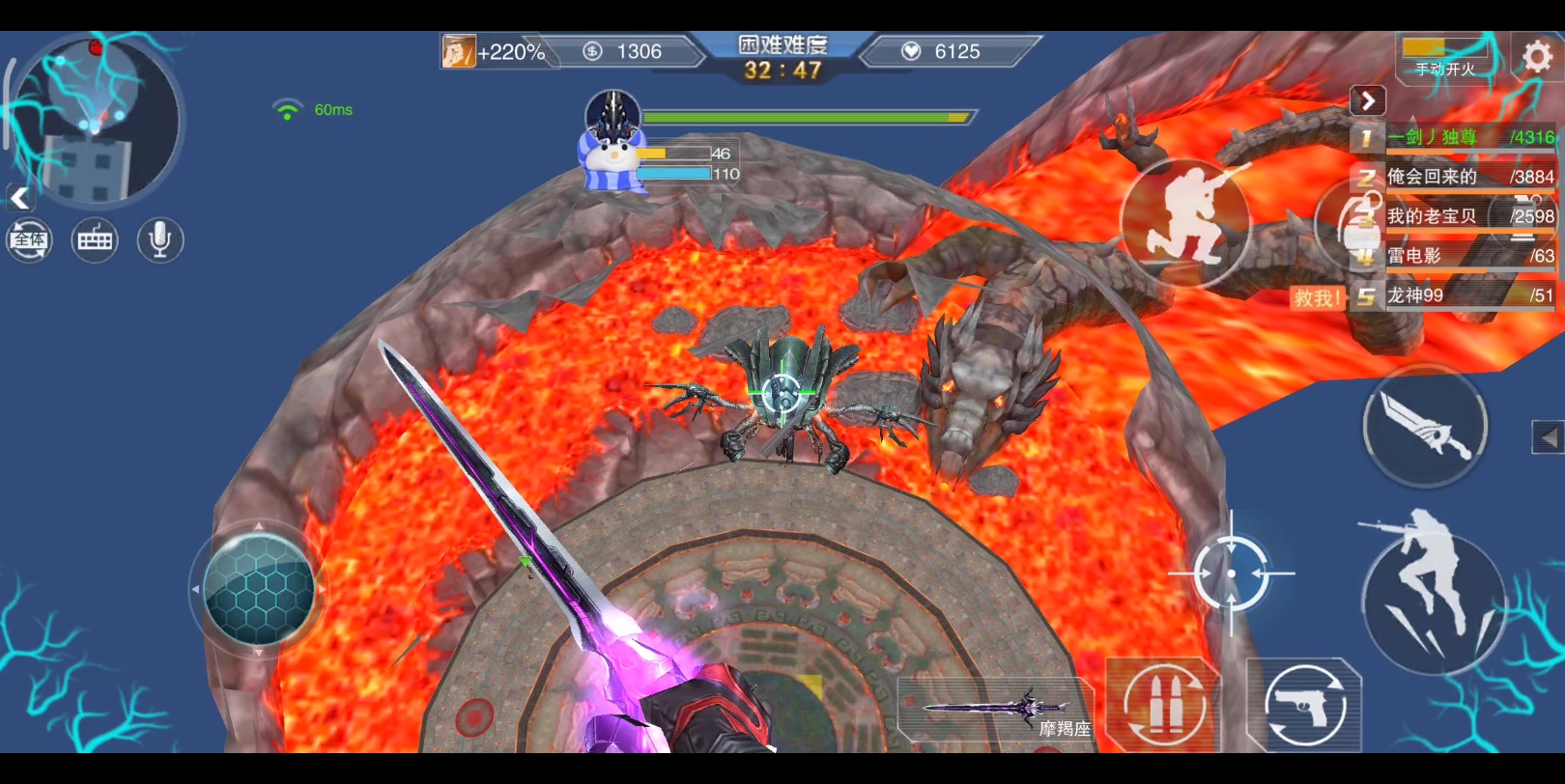Open the all-chat channel button
This screenshot has height=784, width=1565.
29,239
